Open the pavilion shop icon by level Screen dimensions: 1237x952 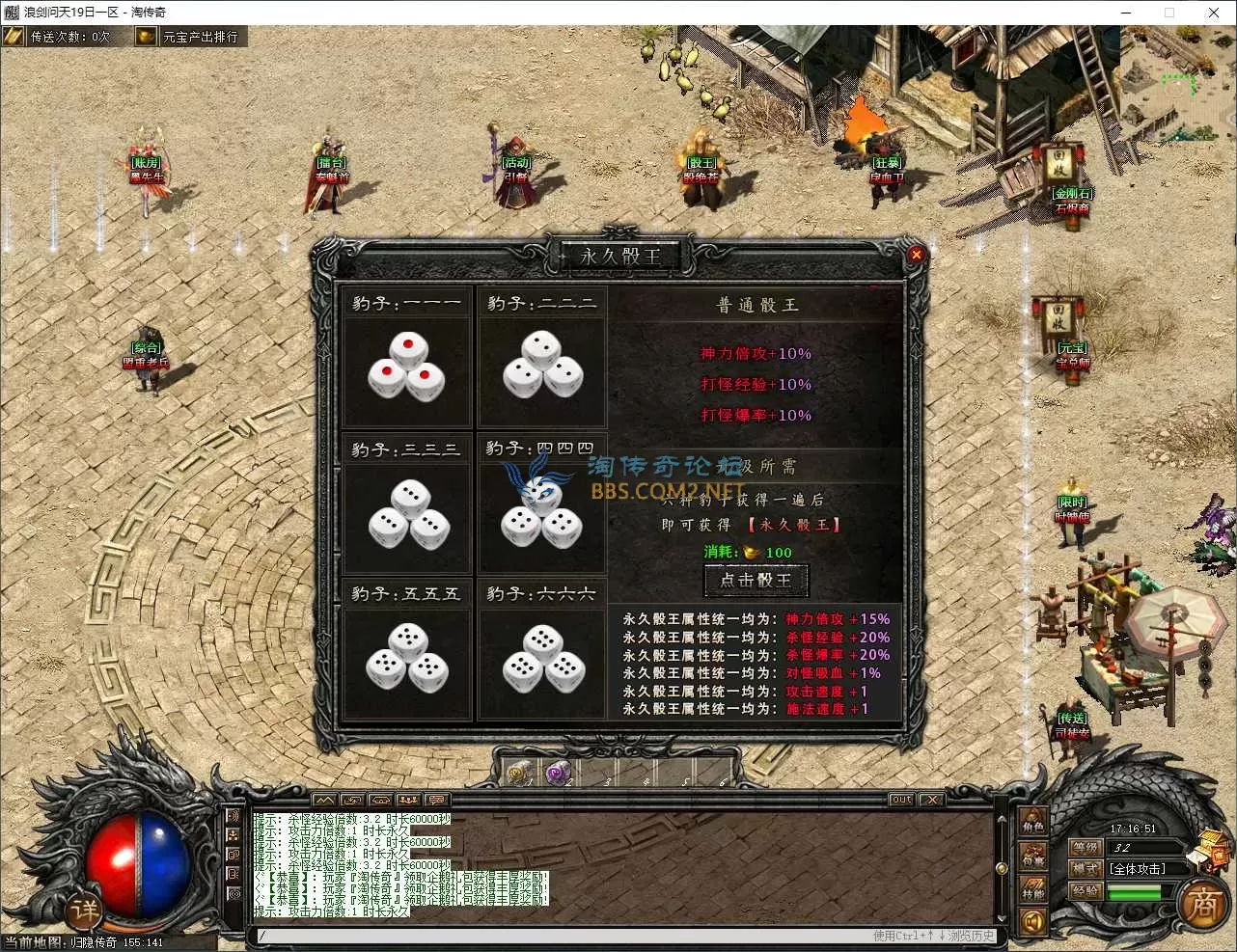click(x=1207, y=847)
